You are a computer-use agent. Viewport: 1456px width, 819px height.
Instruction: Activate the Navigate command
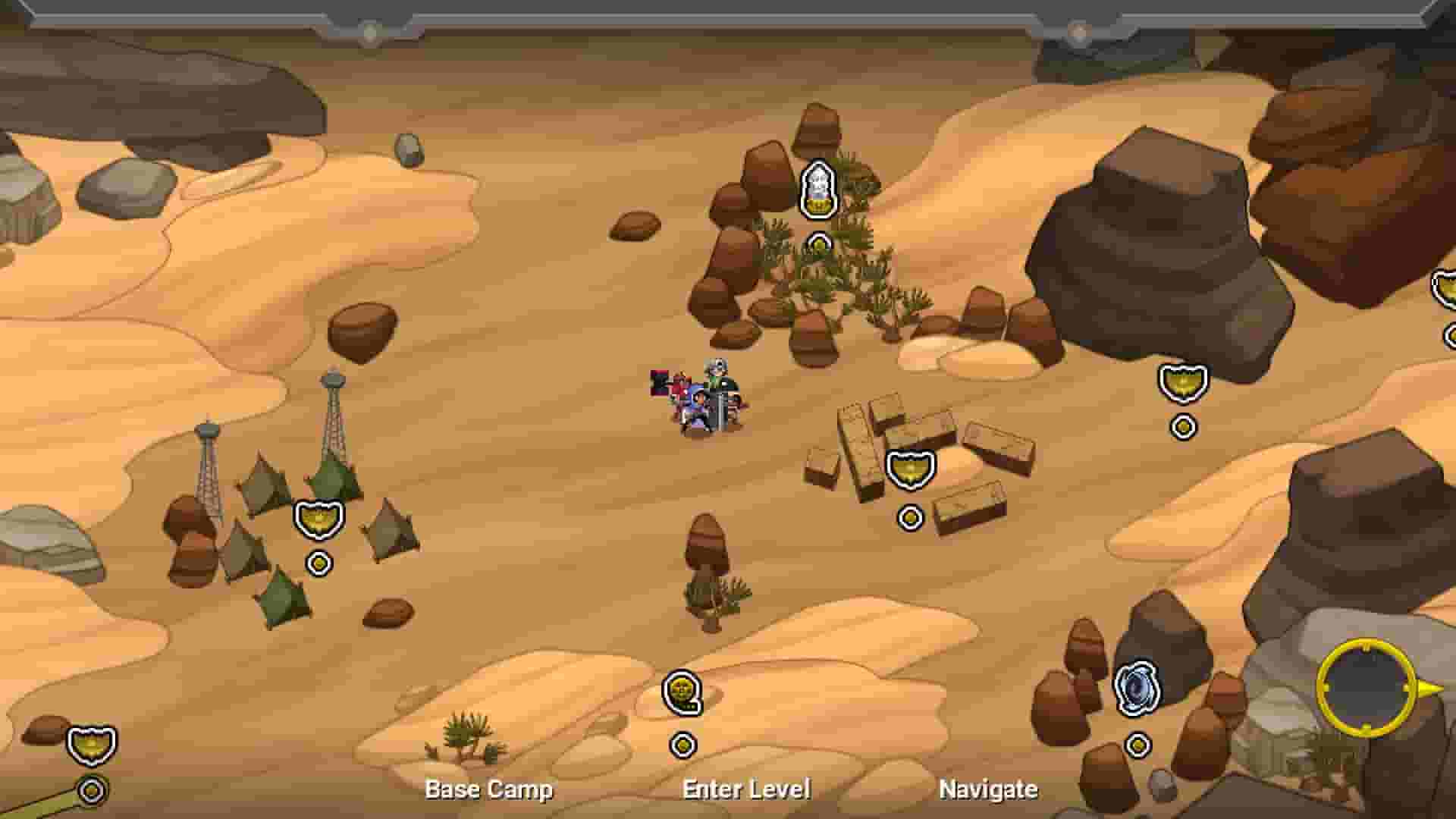pyautogui.click(x=987, y=789)
